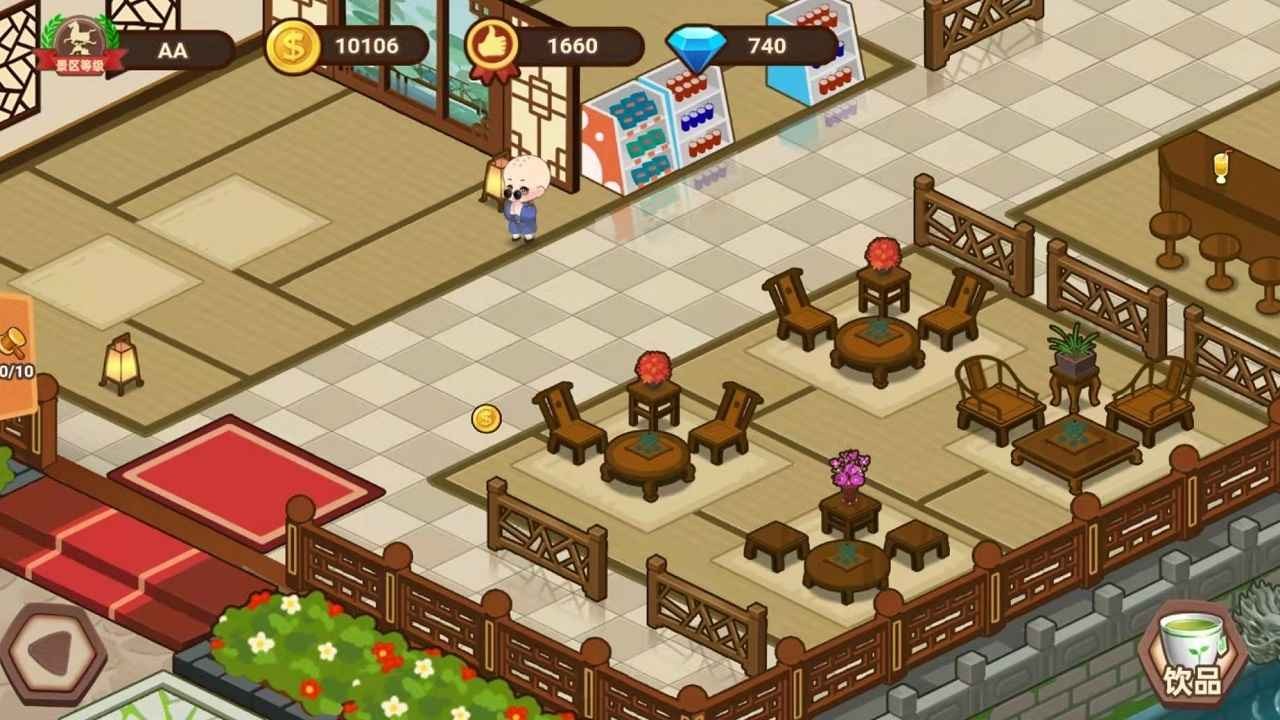Click the hexagonal arrow button
The image size is (1280, 720).
pos(52,654)
